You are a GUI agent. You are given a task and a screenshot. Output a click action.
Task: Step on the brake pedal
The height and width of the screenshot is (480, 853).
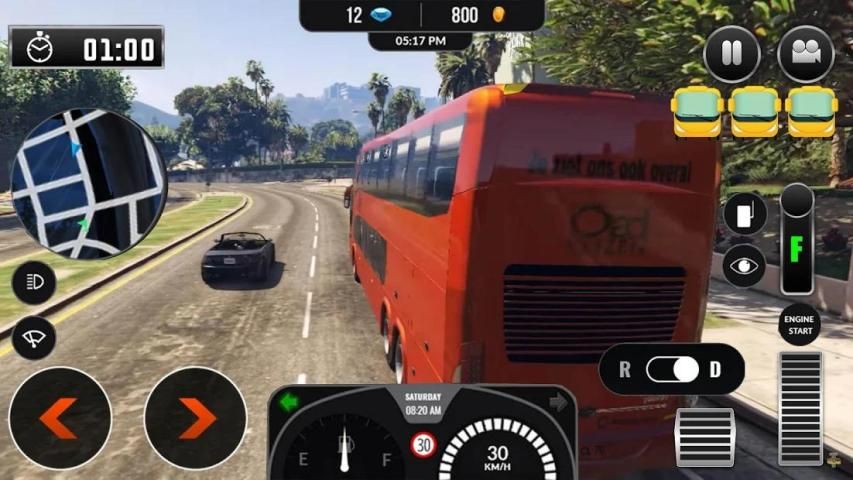click(x=704, y=436)
